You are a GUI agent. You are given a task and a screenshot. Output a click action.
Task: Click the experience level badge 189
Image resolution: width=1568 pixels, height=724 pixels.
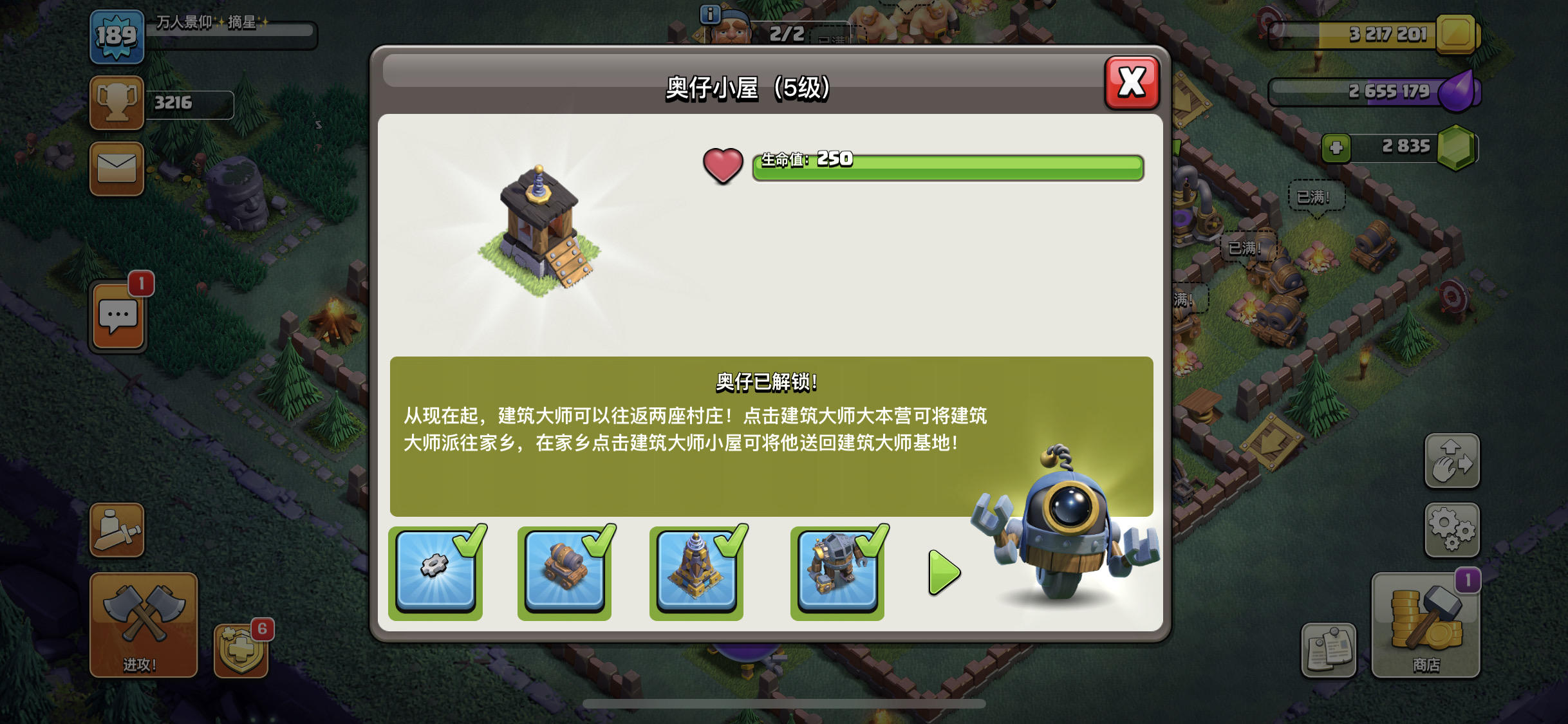click(118, 37)
